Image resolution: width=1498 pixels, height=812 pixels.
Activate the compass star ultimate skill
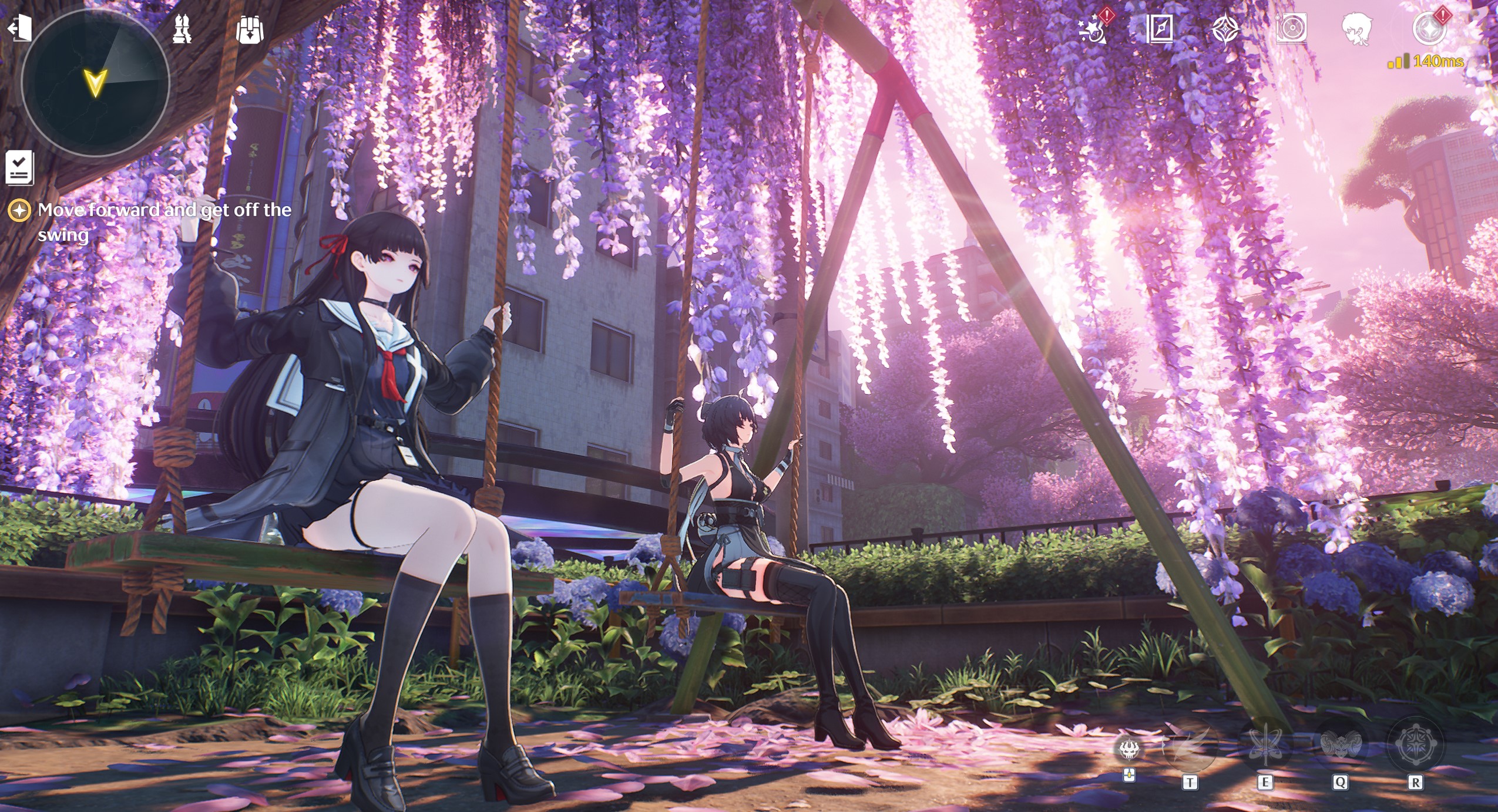tap(1415, 744)
